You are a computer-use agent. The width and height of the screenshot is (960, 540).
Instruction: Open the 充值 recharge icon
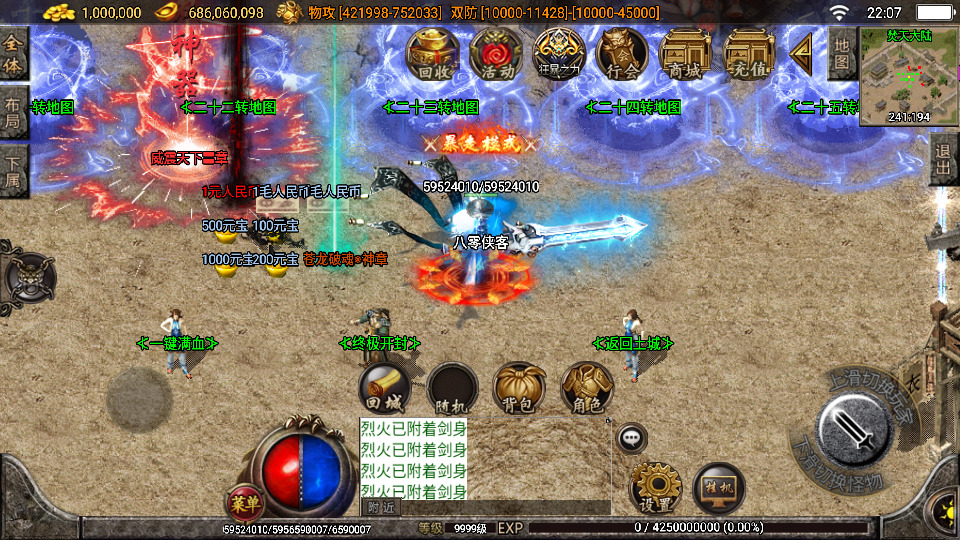click(x=748, y=54)
